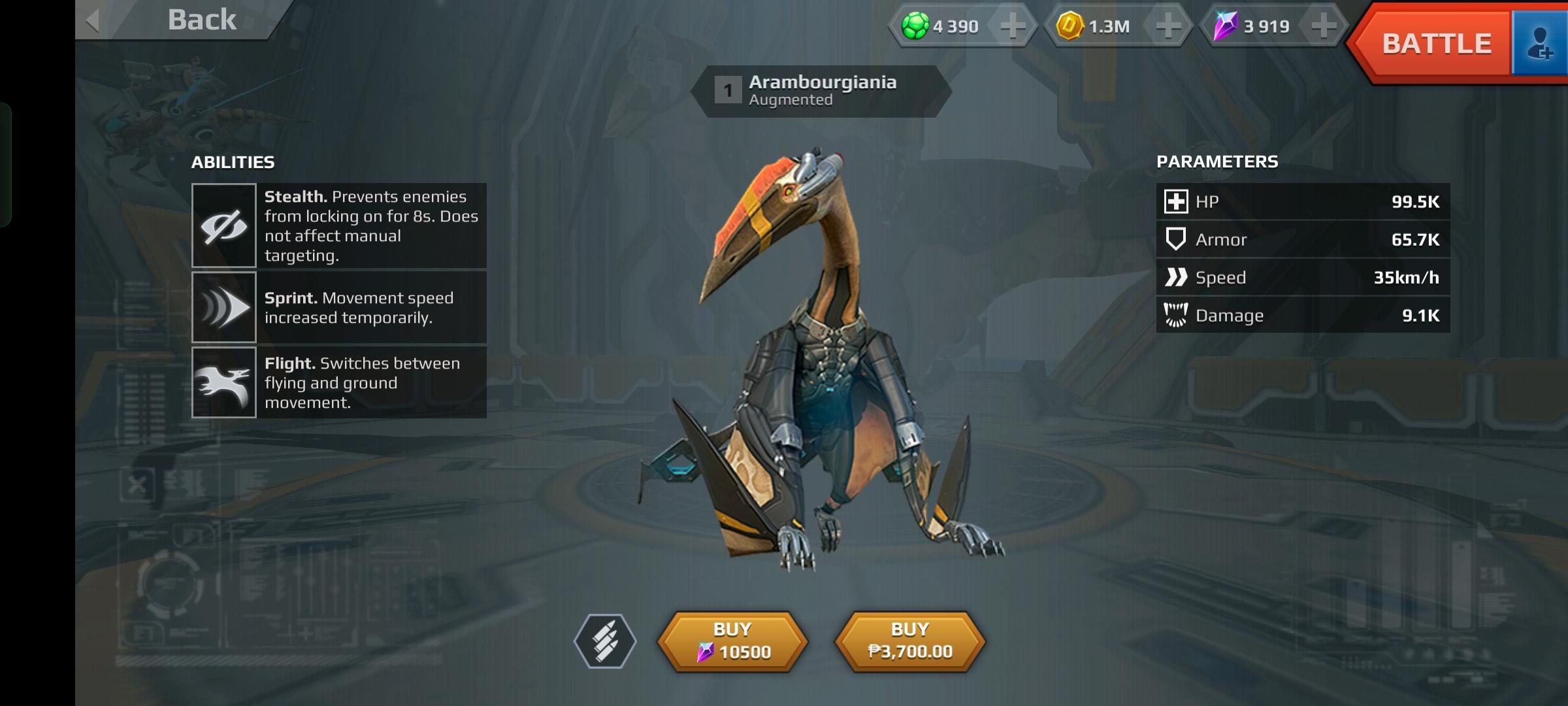Add more gold coins with the plus
Screen dimensions: 1568x706
tap(1168, 27)
